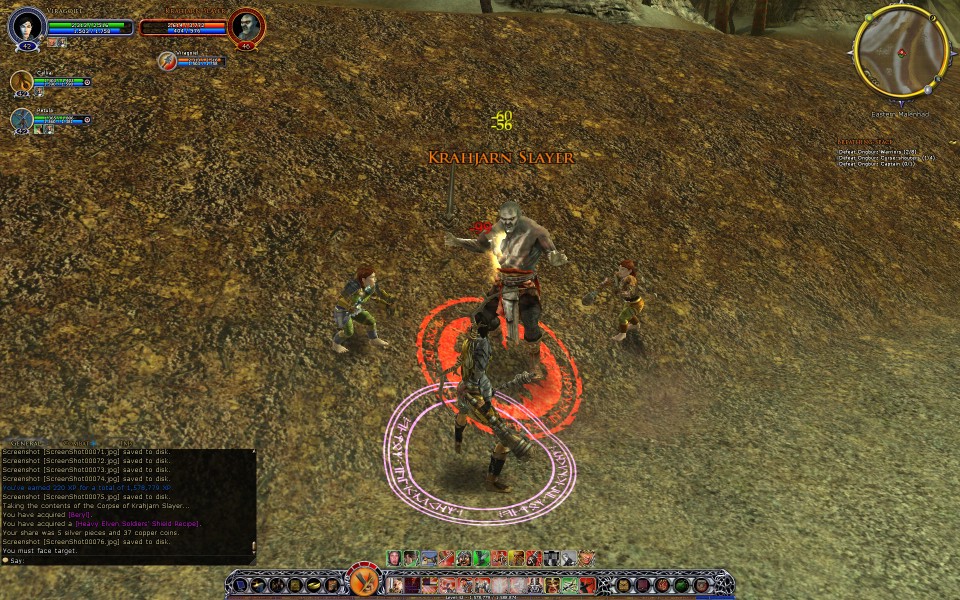Select the Krahjarn Slayer target portrait
The image size is (960, 600).
(x=245, y=26)
